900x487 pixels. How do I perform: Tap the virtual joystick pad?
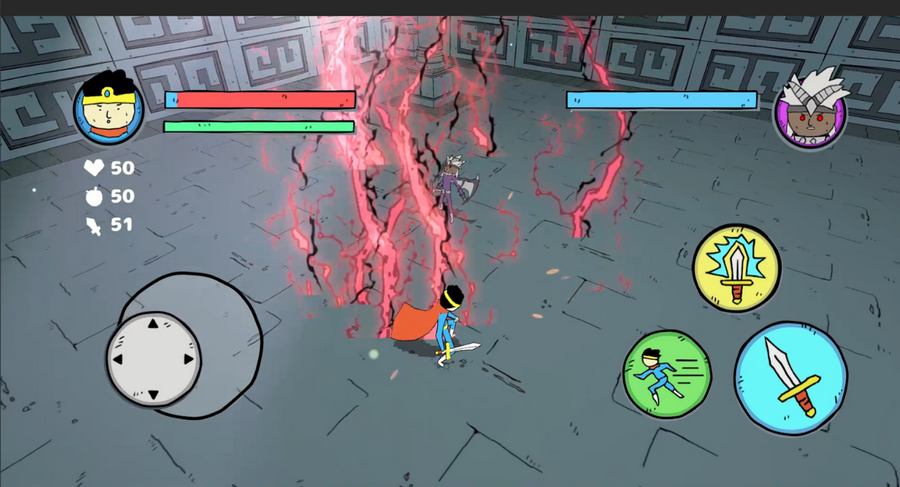coord(153,359)
